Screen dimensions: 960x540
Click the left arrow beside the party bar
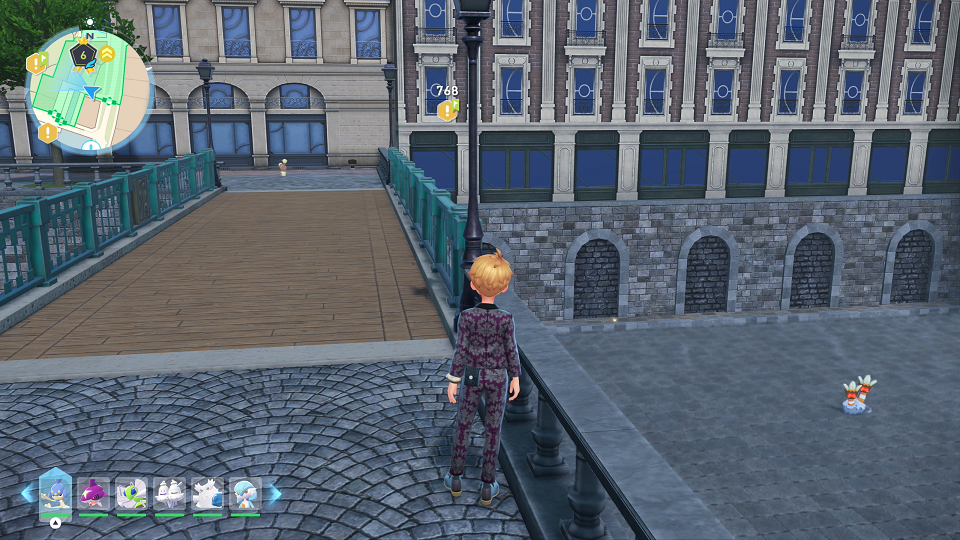(27, 493)
